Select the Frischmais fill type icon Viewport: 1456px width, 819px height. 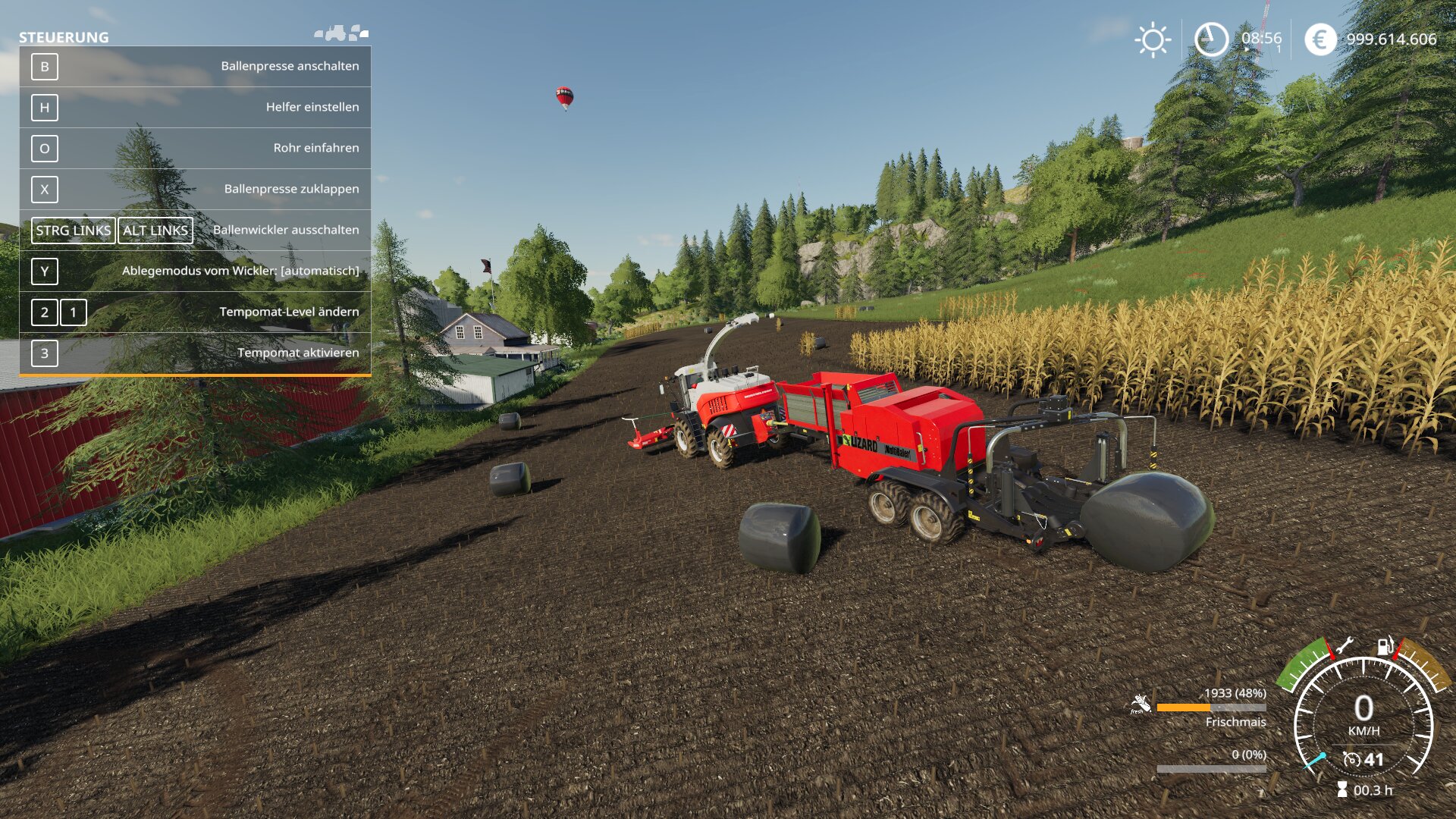[1140, 704]
